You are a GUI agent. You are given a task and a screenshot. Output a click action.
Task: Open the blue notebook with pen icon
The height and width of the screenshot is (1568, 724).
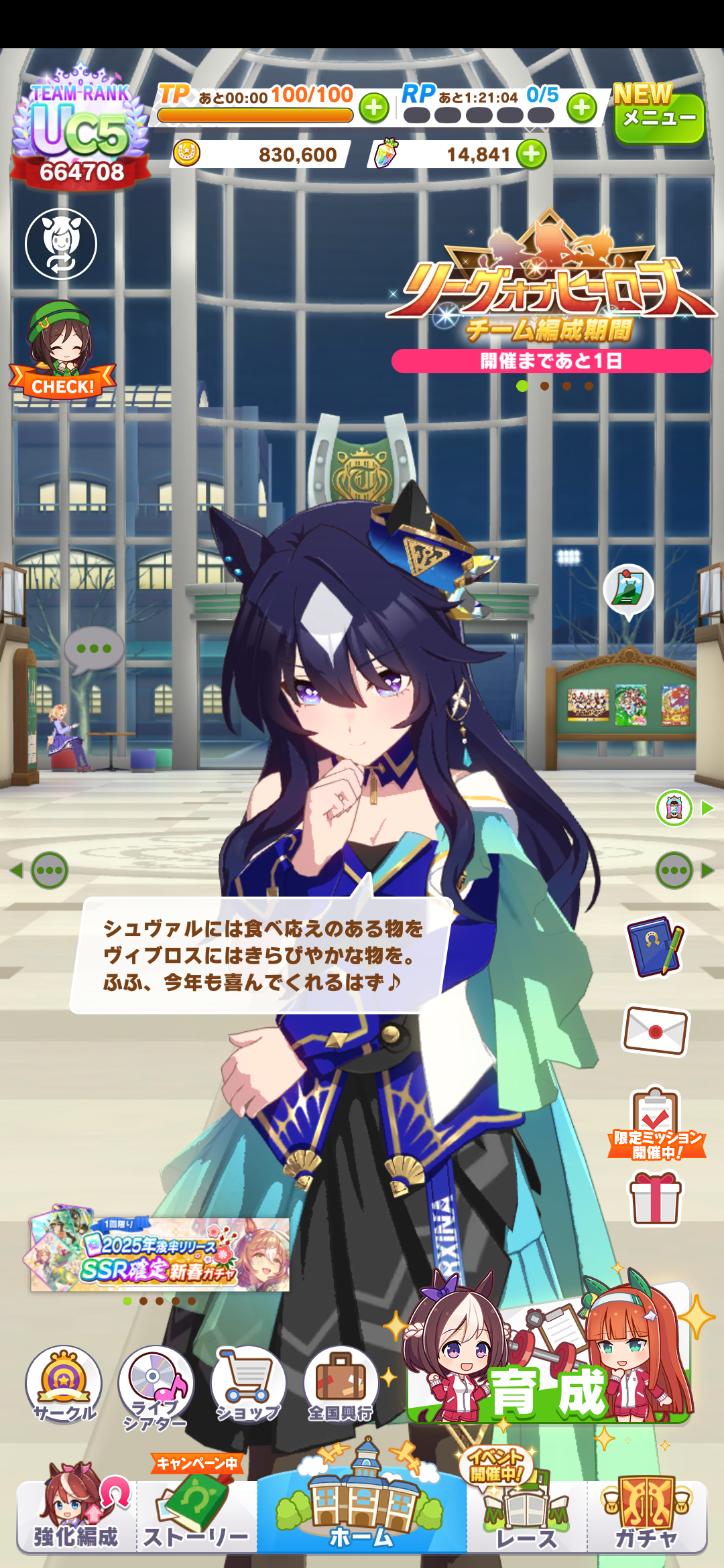pyautogui.click(x=655, y=946)
